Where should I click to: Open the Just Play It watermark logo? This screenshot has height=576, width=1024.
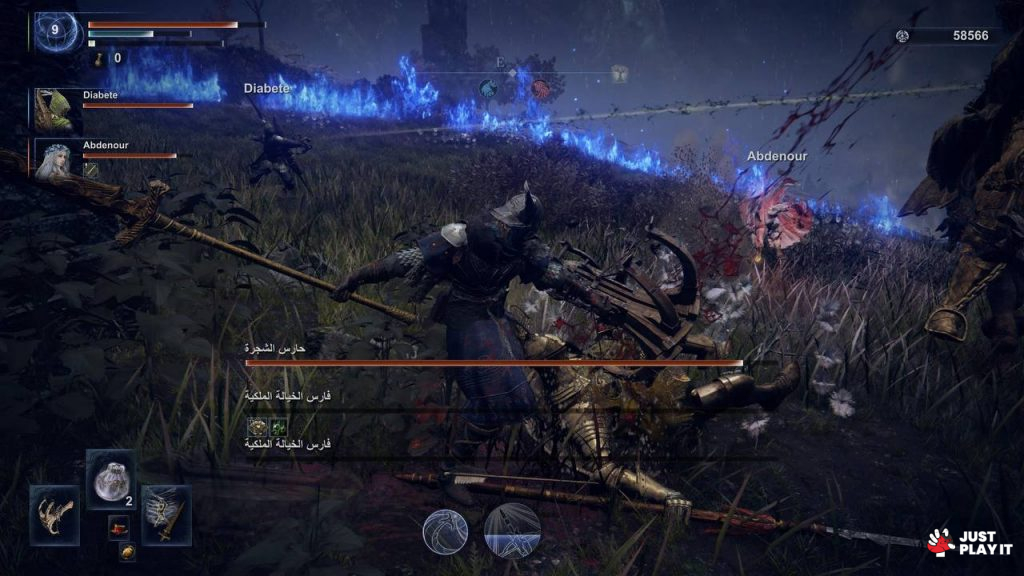click(969, 541)
